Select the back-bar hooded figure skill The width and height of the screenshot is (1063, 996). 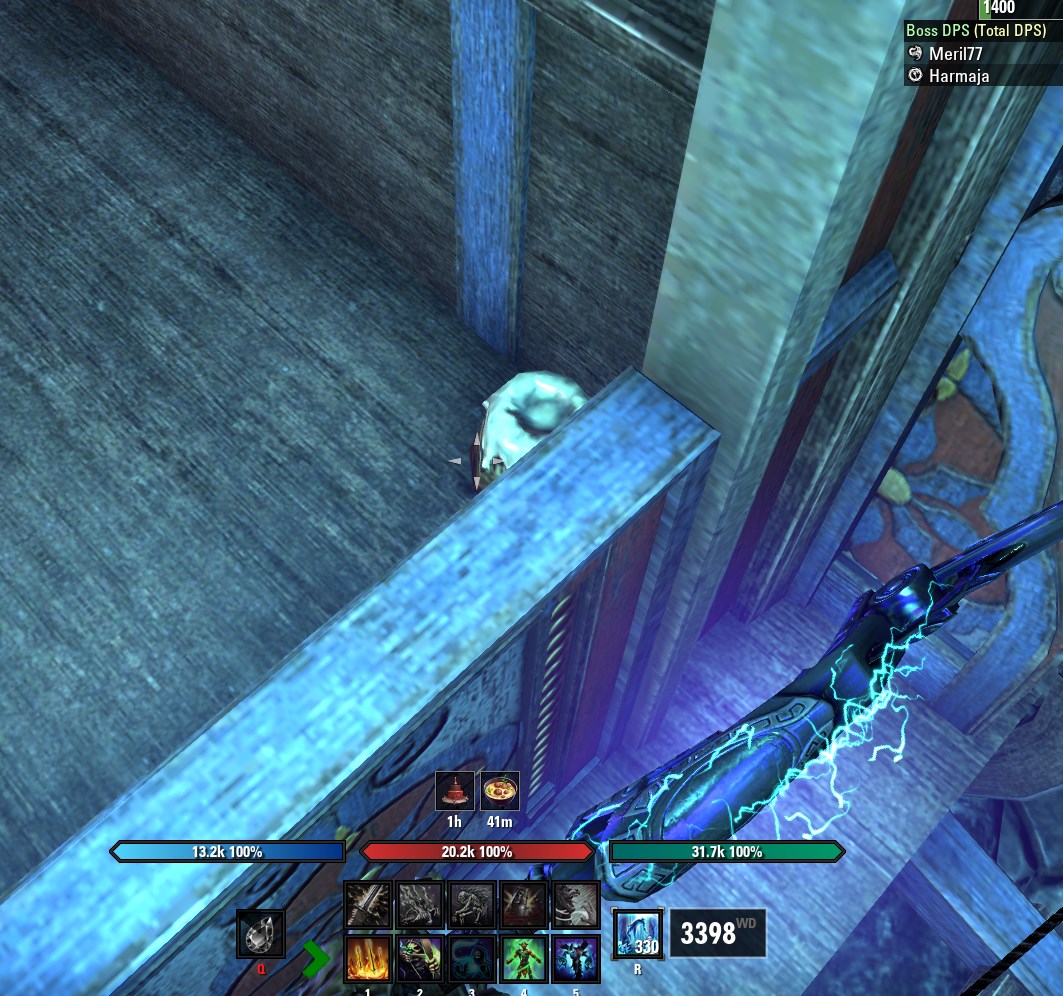(x=524, y=905)
